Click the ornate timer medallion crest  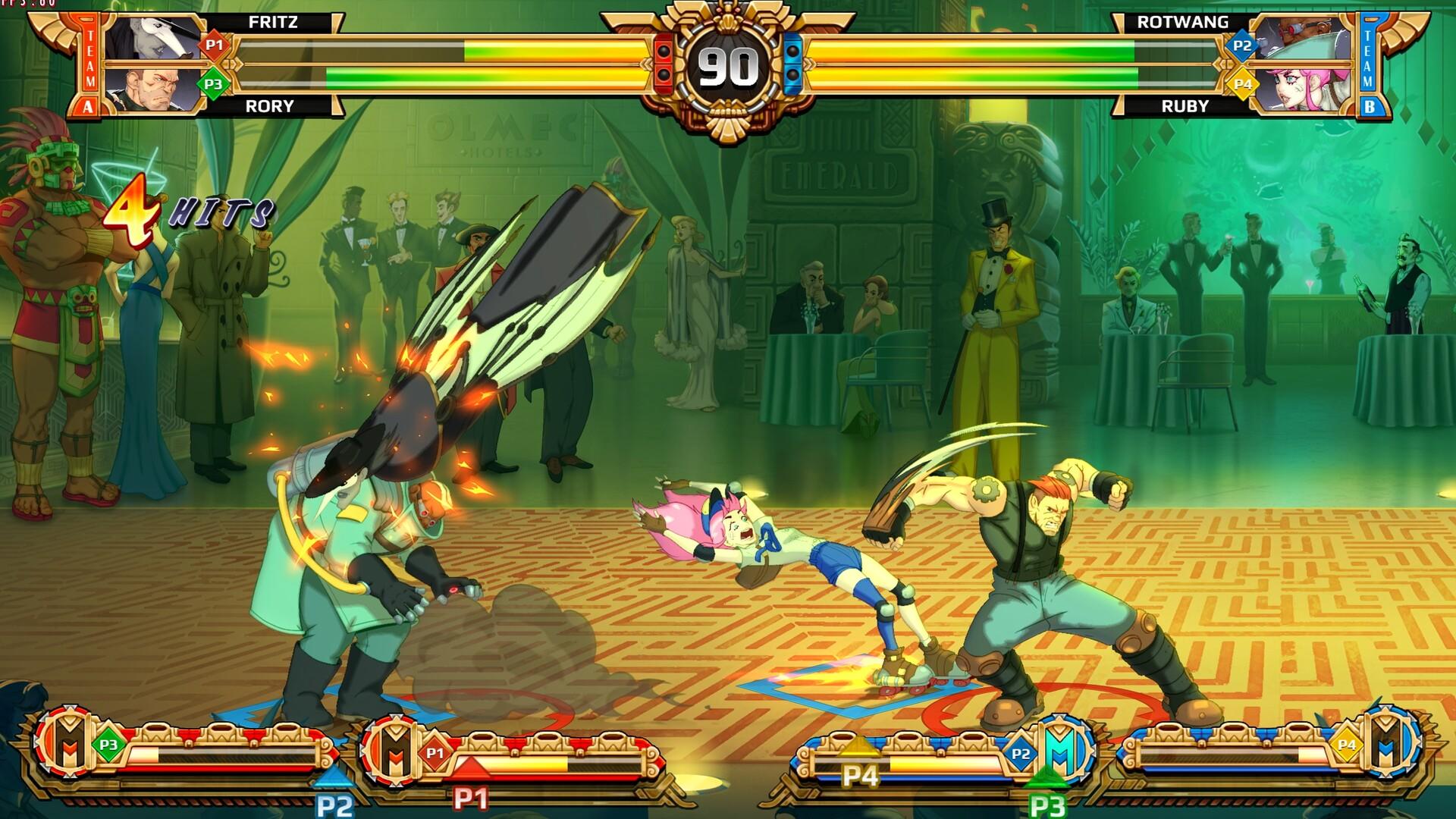click(x=728, y=61)
